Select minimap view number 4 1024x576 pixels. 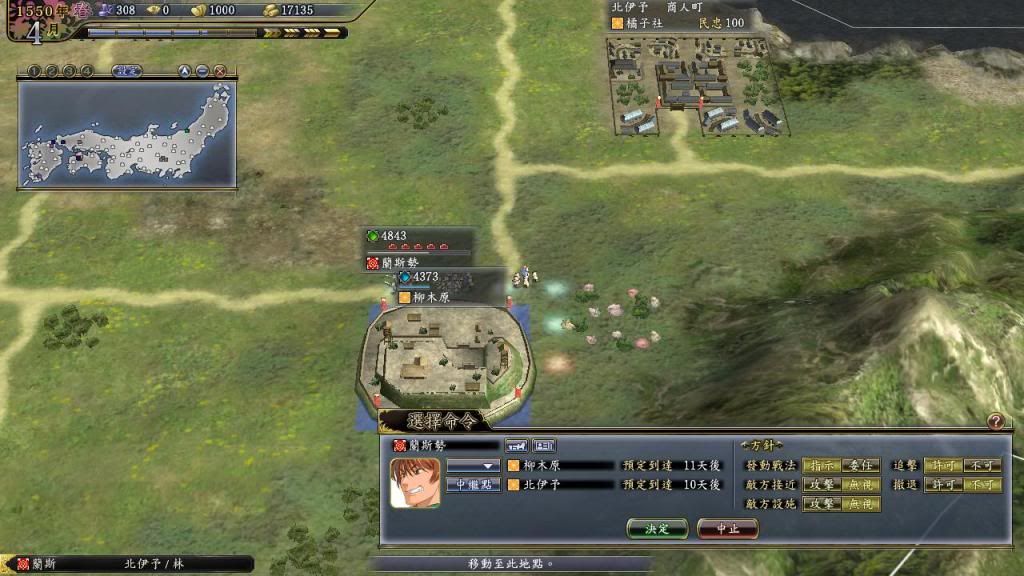(87, 71)
